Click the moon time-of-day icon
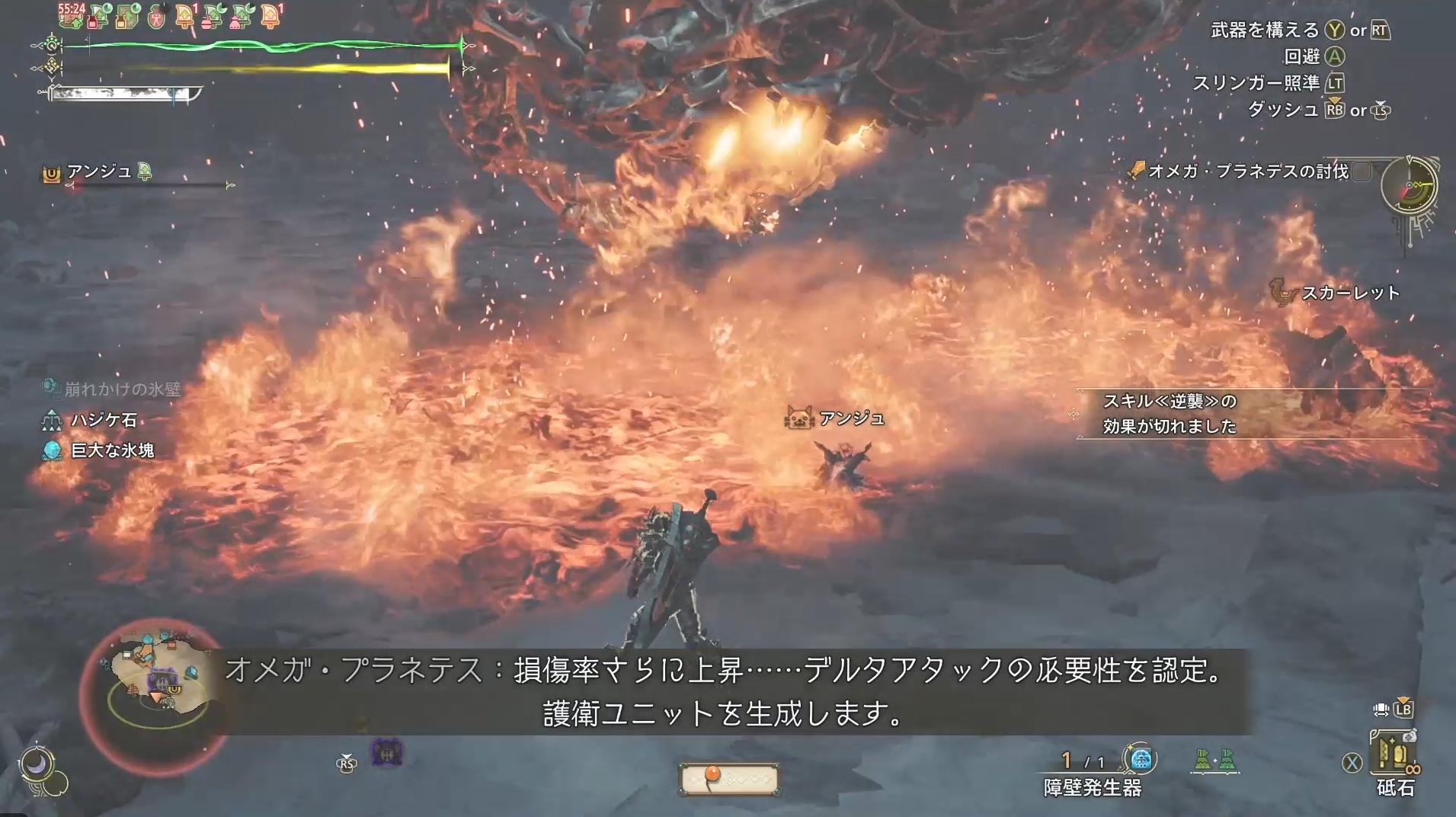1456x817 pixels. tap(37, 763)
